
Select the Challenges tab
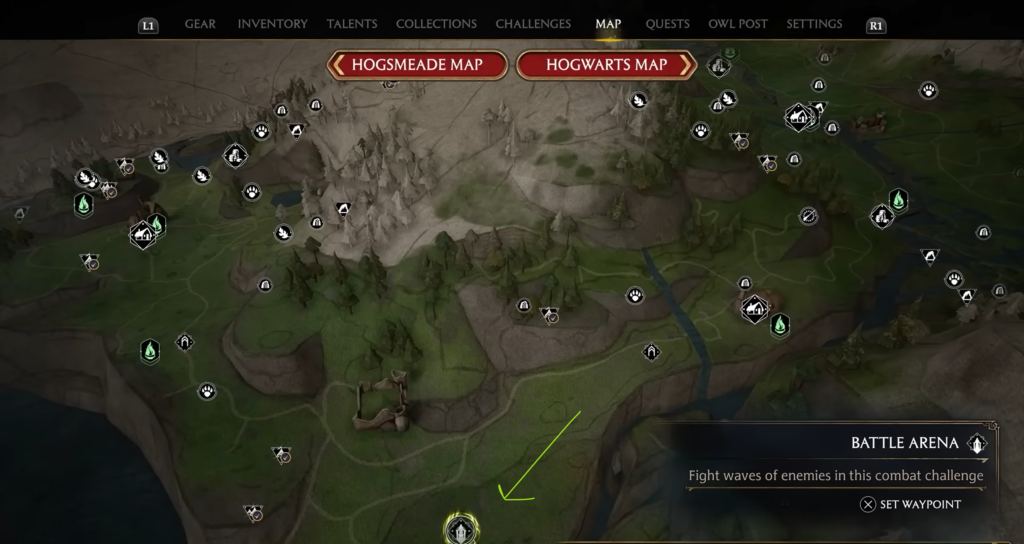(533, 24)
